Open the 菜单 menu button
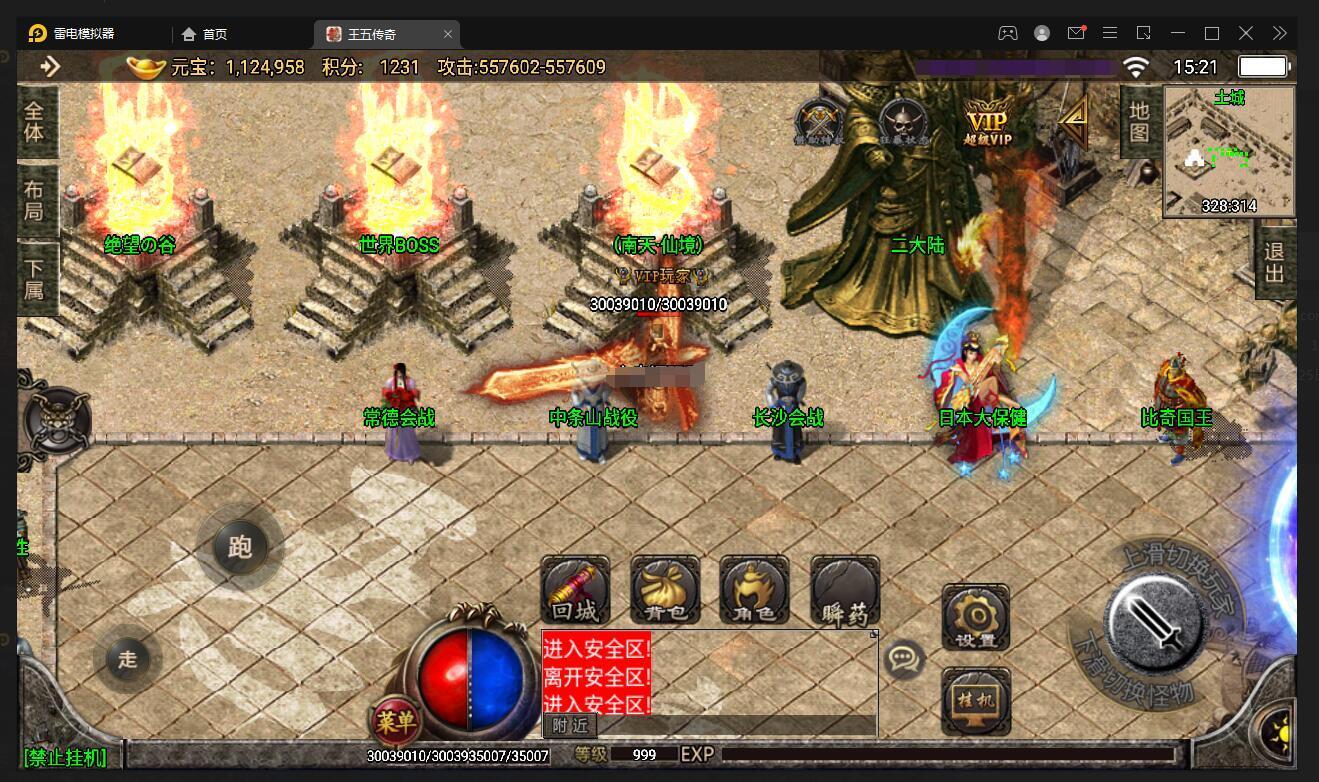This screenshot has height=782, width=1319. (396, 720)
